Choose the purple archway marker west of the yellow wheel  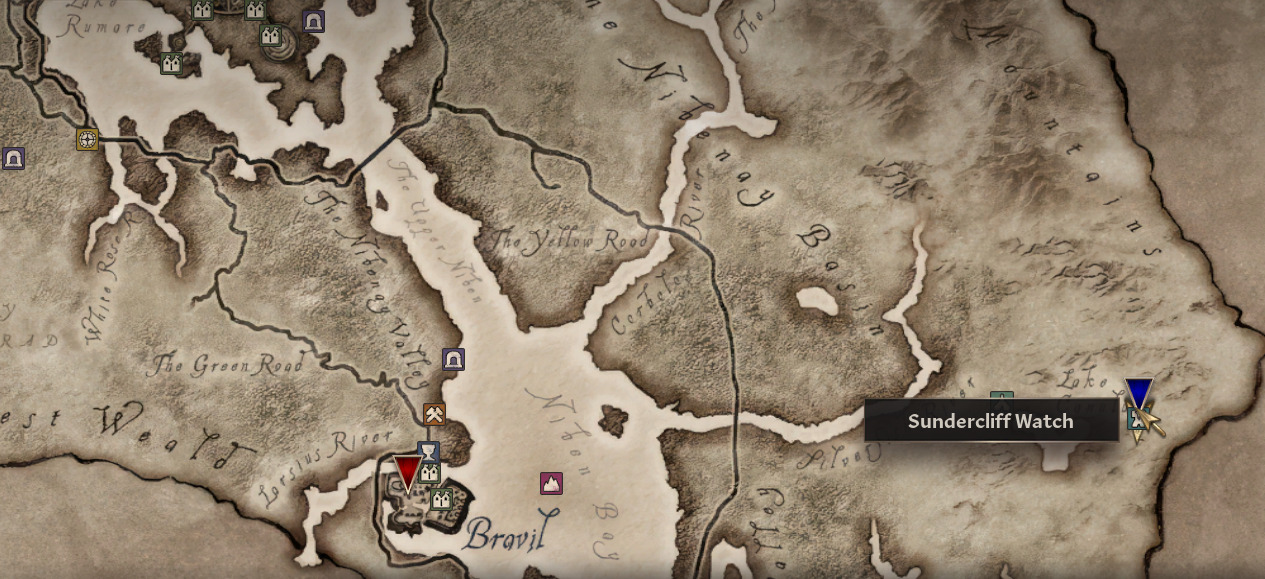point(13,158)
